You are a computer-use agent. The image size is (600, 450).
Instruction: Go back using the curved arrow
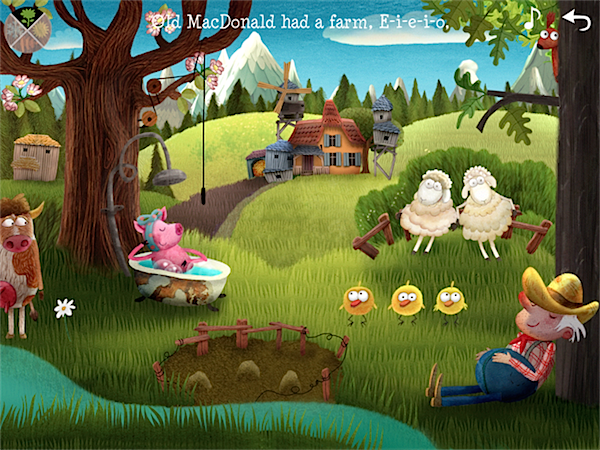pos(576,18)
